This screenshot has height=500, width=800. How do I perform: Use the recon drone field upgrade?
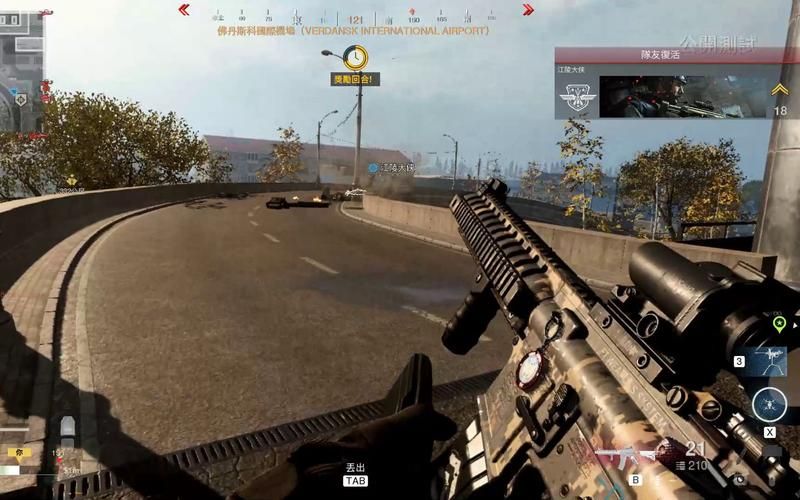point(770,405)
